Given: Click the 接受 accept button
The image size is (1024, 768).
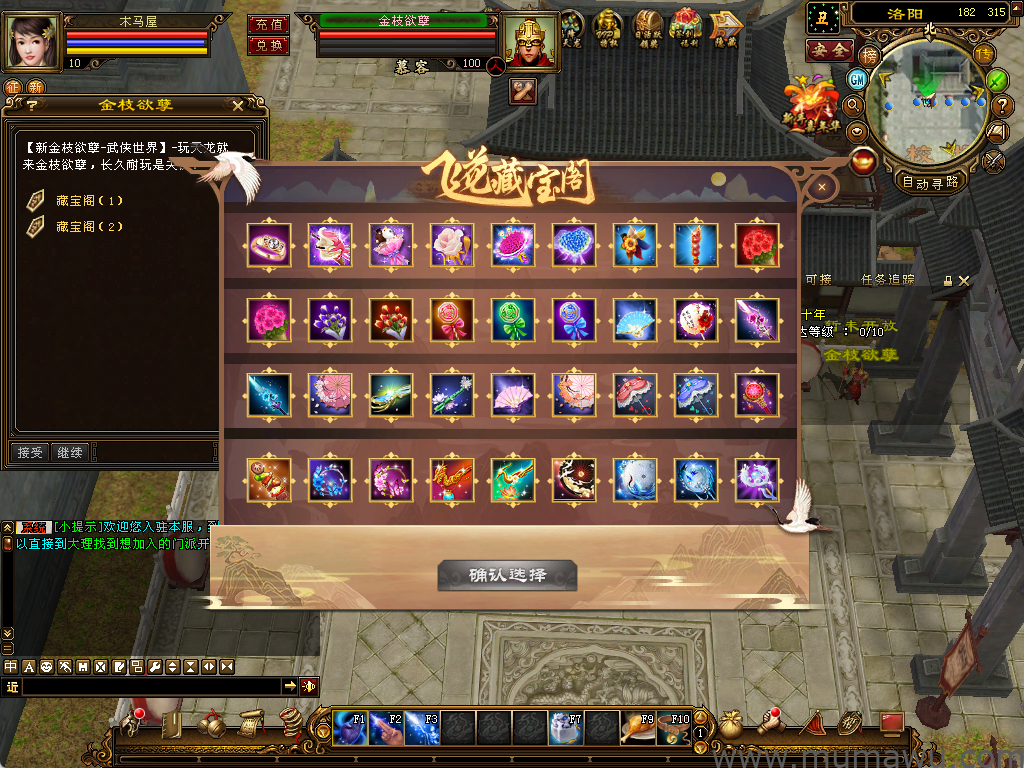Looking at the screenshot, I should point(30,452).
